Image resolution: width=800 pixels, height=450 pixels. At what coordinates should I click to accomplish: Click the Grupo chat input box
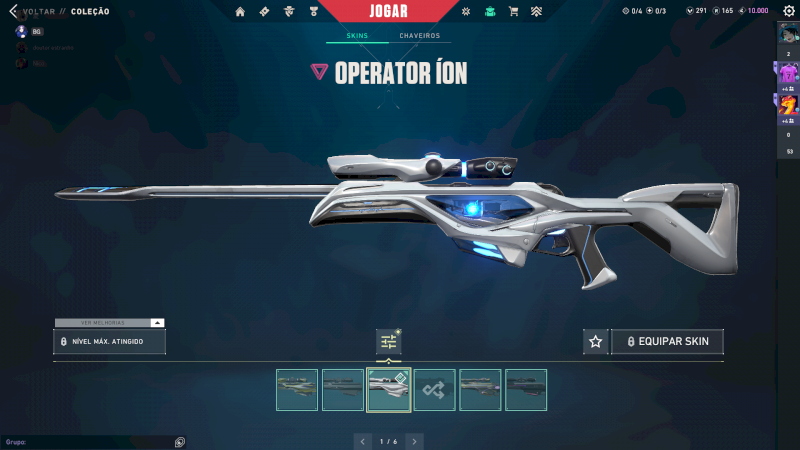click(90, 441)
